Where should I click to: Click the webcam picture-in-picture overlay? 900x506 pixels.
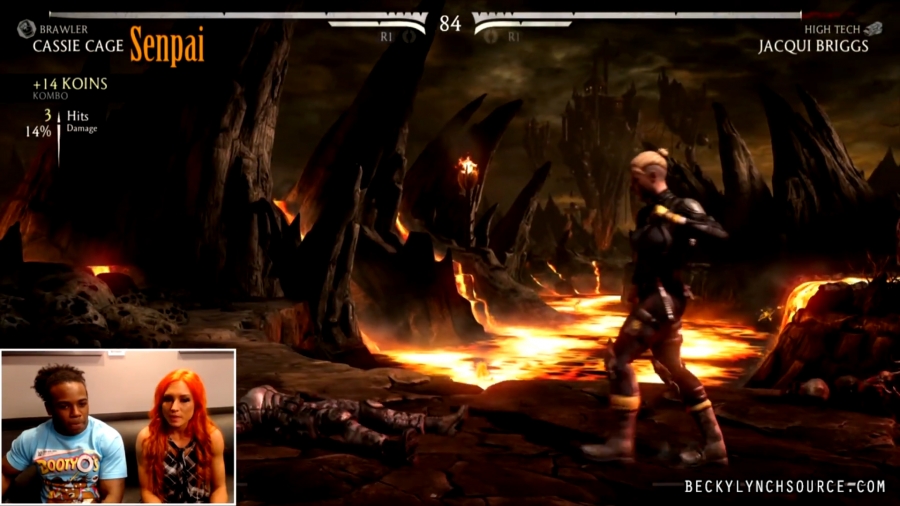118,426
